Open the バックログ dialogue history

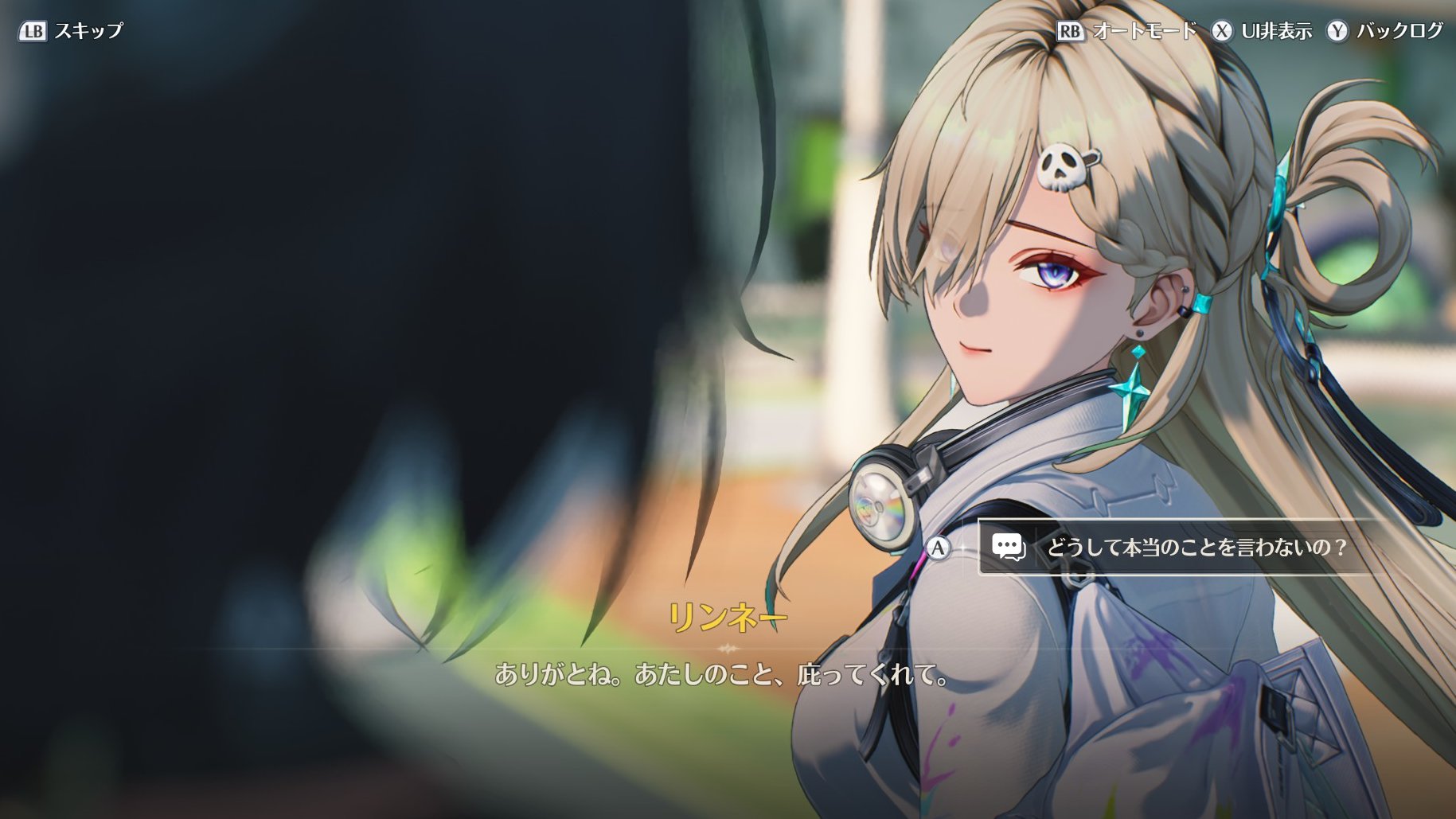[1385, 31]
